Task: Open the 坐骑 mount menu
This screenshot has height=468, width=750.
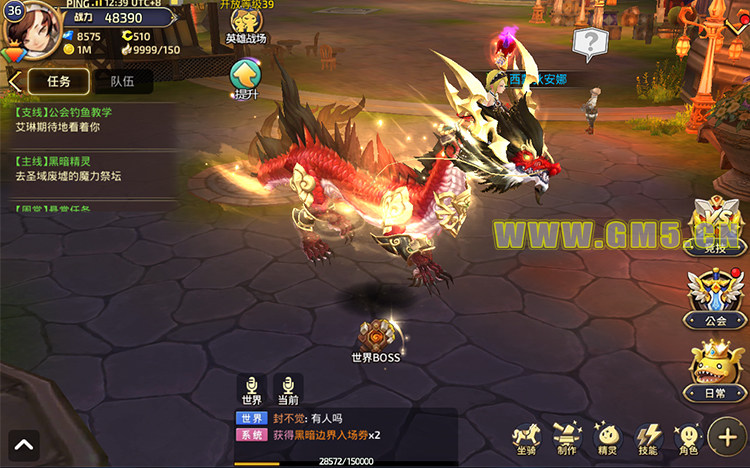Action: coord(527,438)
